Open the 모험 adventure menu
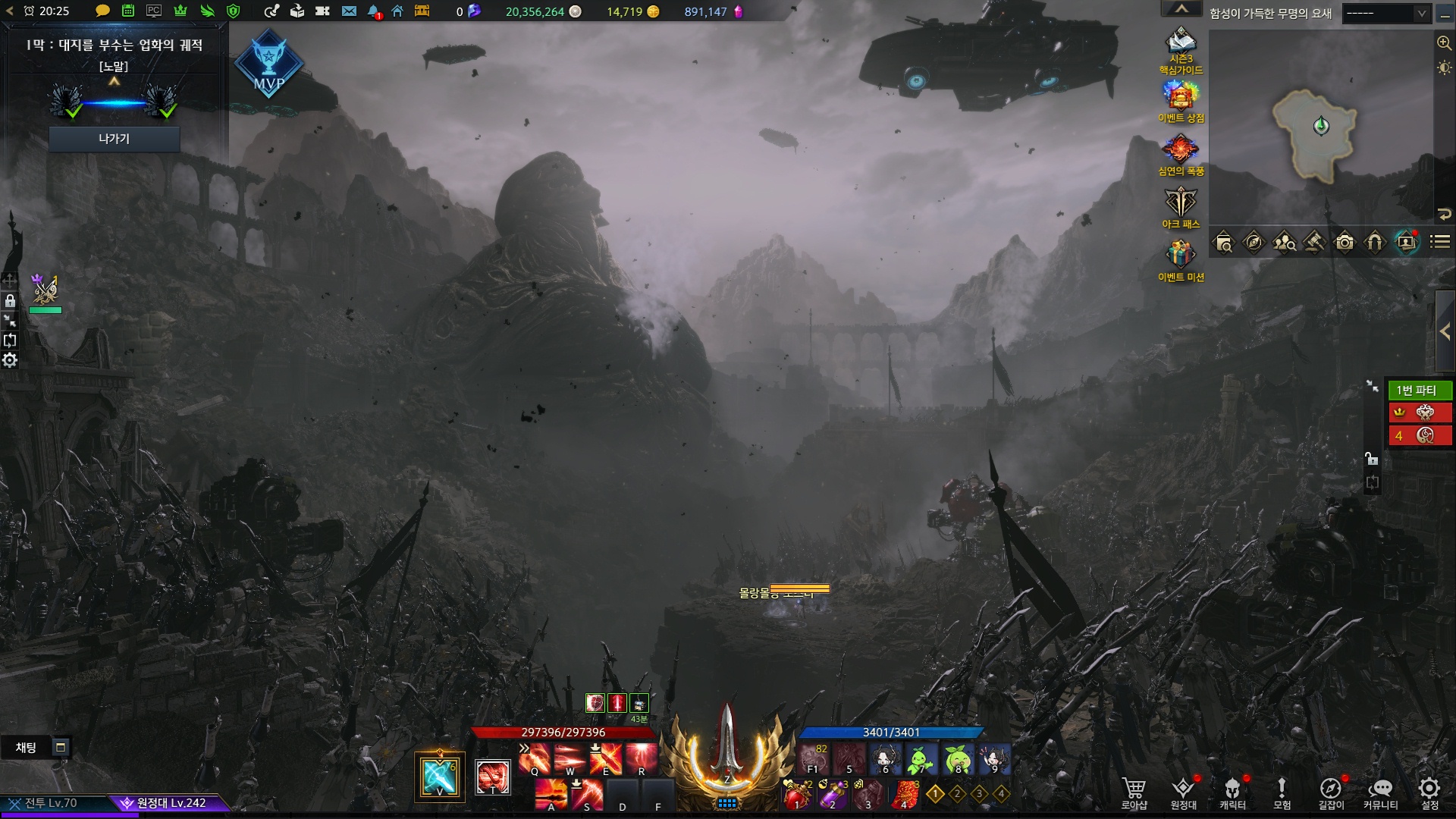Viewport: 1456px width, 819px height. 1282,792
